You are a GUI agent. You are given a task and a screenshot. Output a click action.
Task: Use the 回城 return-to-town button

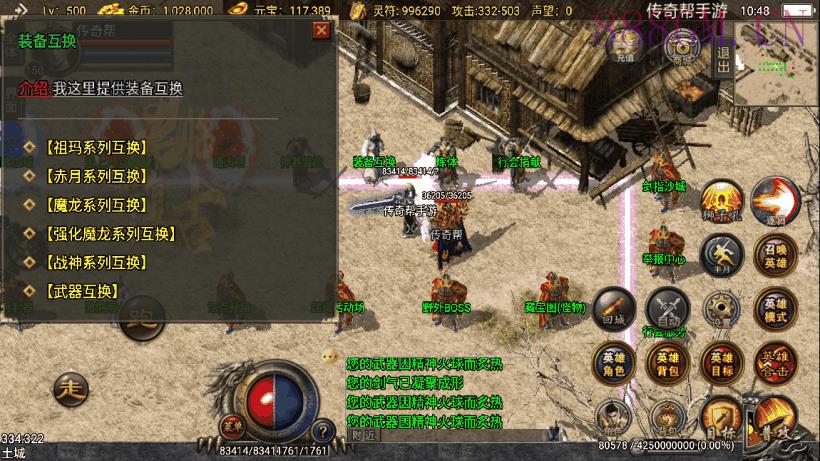point(614,309)
